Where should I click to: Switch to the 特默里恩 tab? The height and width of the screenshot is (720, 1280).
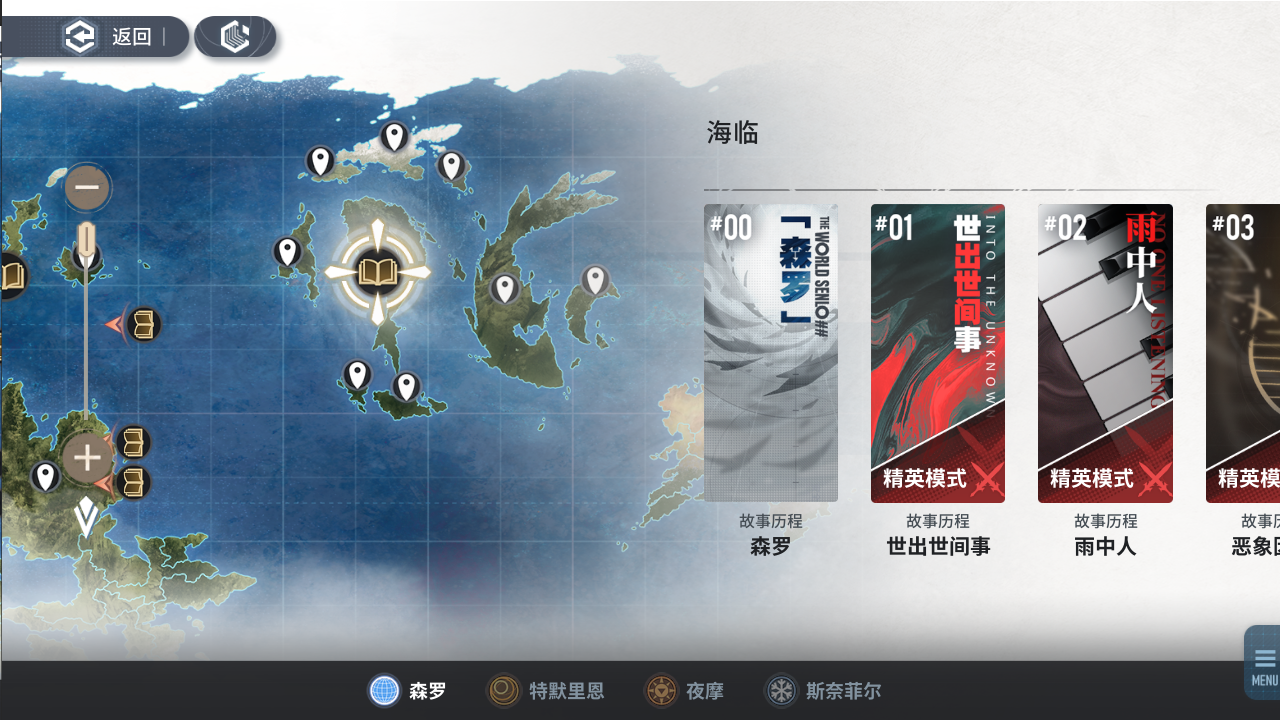[545, 691]
